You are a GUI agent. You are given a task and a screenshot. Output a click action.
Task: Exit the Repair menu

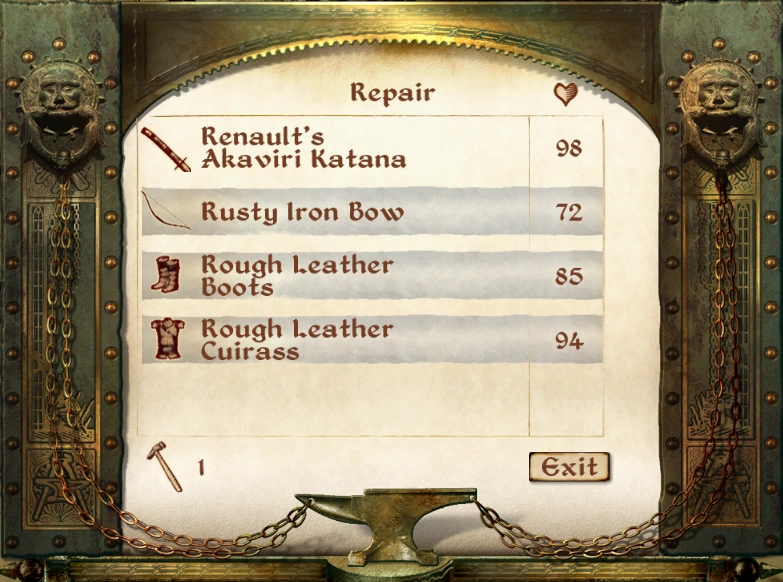pyautogui.click(x=569, y=466)
